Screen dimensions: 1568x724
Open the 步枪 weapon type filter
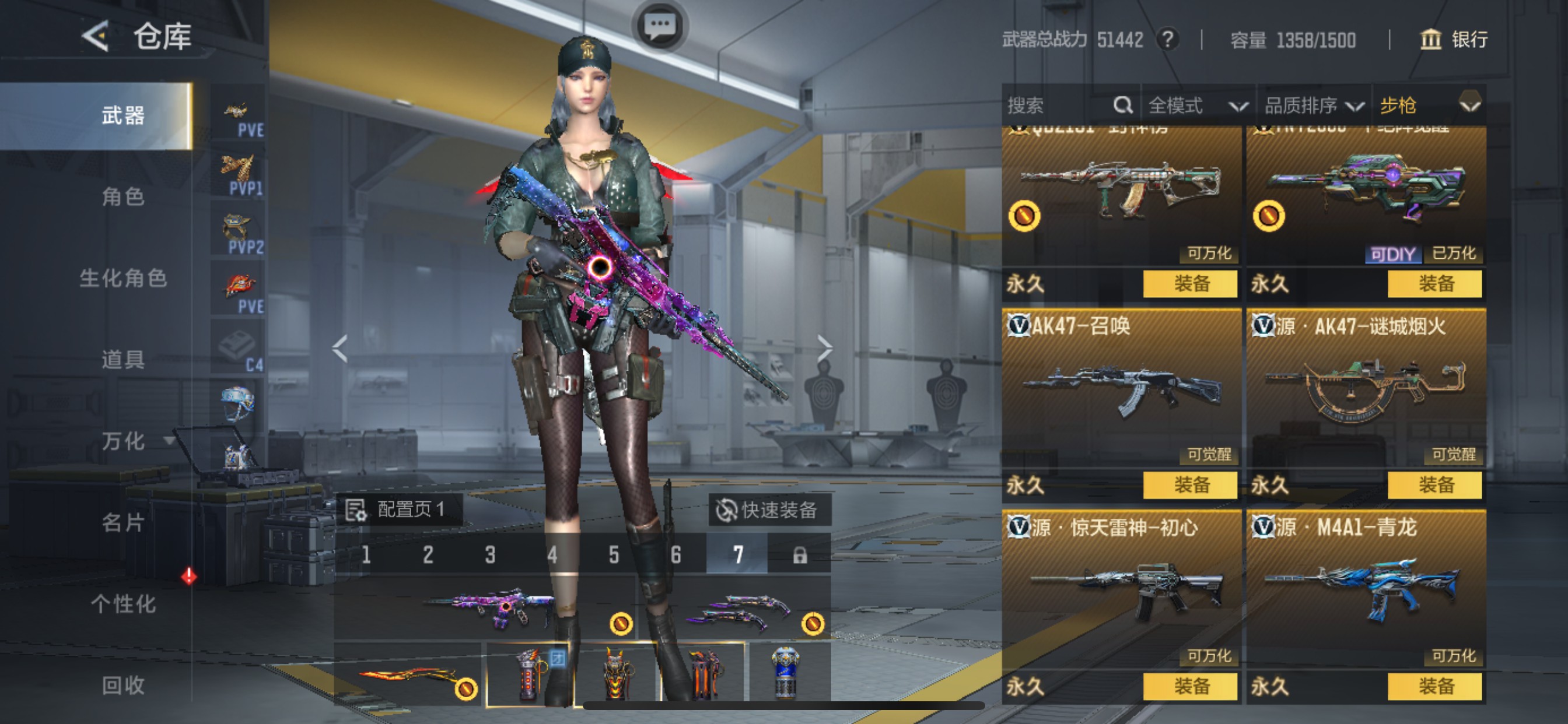click(x=1428, y=106)
